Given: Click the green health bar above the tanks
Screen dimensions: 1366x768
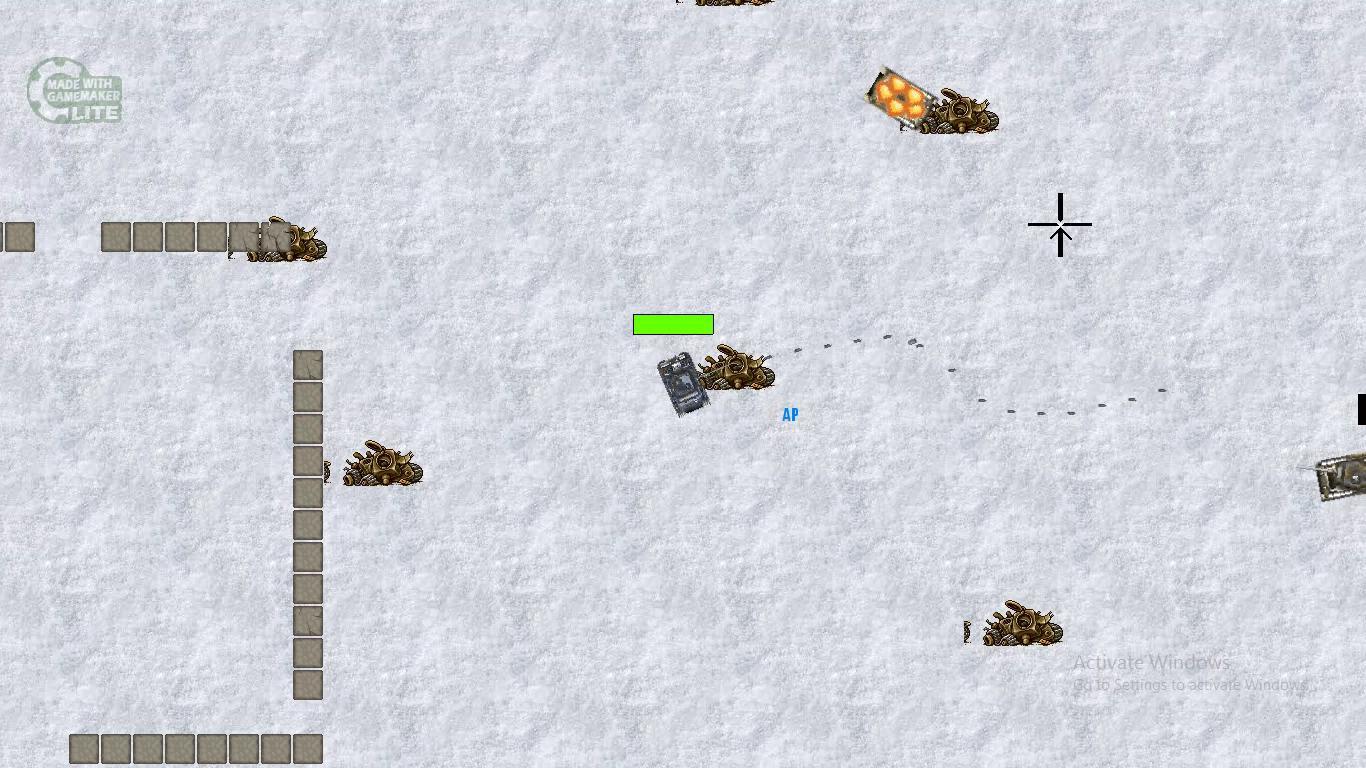Looking at the screenshot, I should pyautogui.click(x=673, y=324).
